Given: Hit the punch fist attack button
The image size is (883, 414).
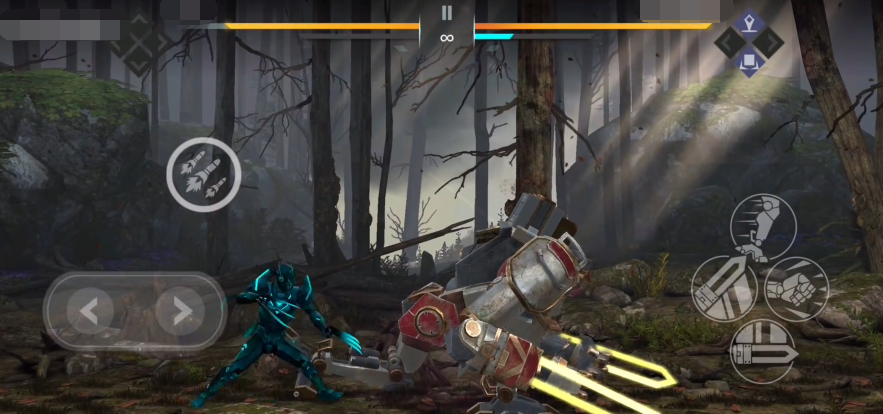Looking at the screenshot, I should pos(797,289).
